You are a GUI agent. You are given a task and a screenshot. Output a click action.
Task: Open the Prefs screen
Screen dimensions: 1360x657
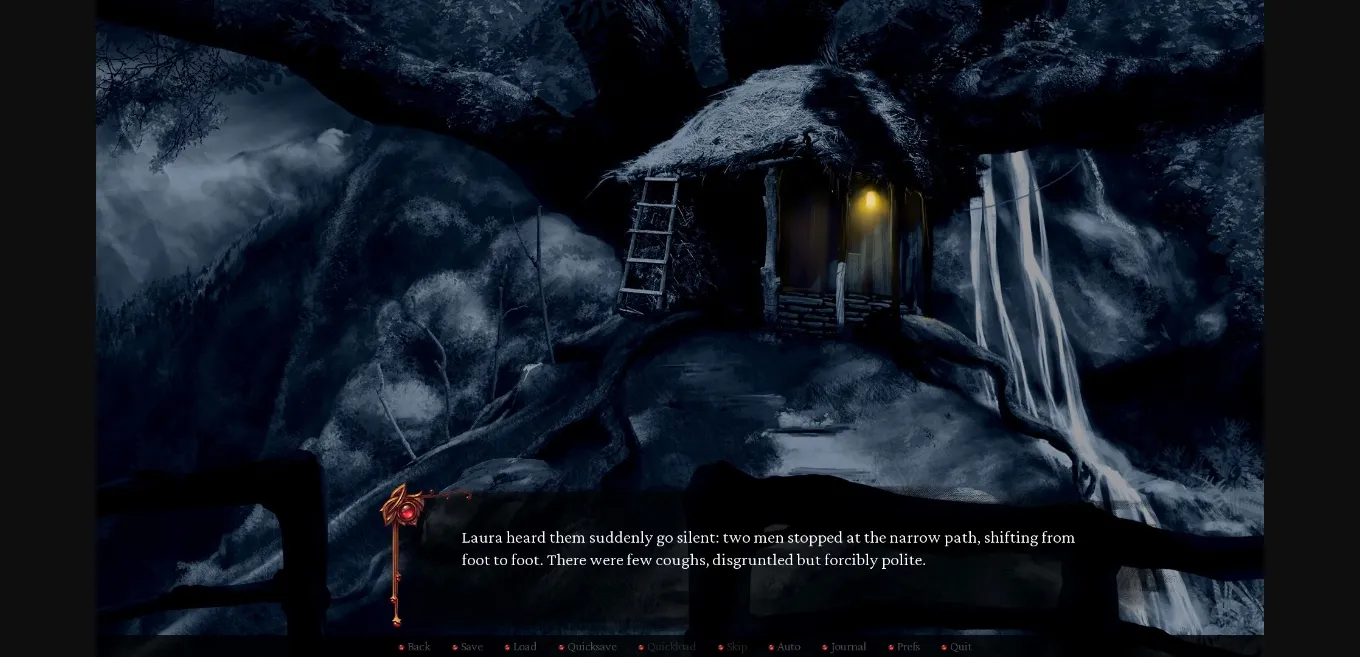click(908, 647)
